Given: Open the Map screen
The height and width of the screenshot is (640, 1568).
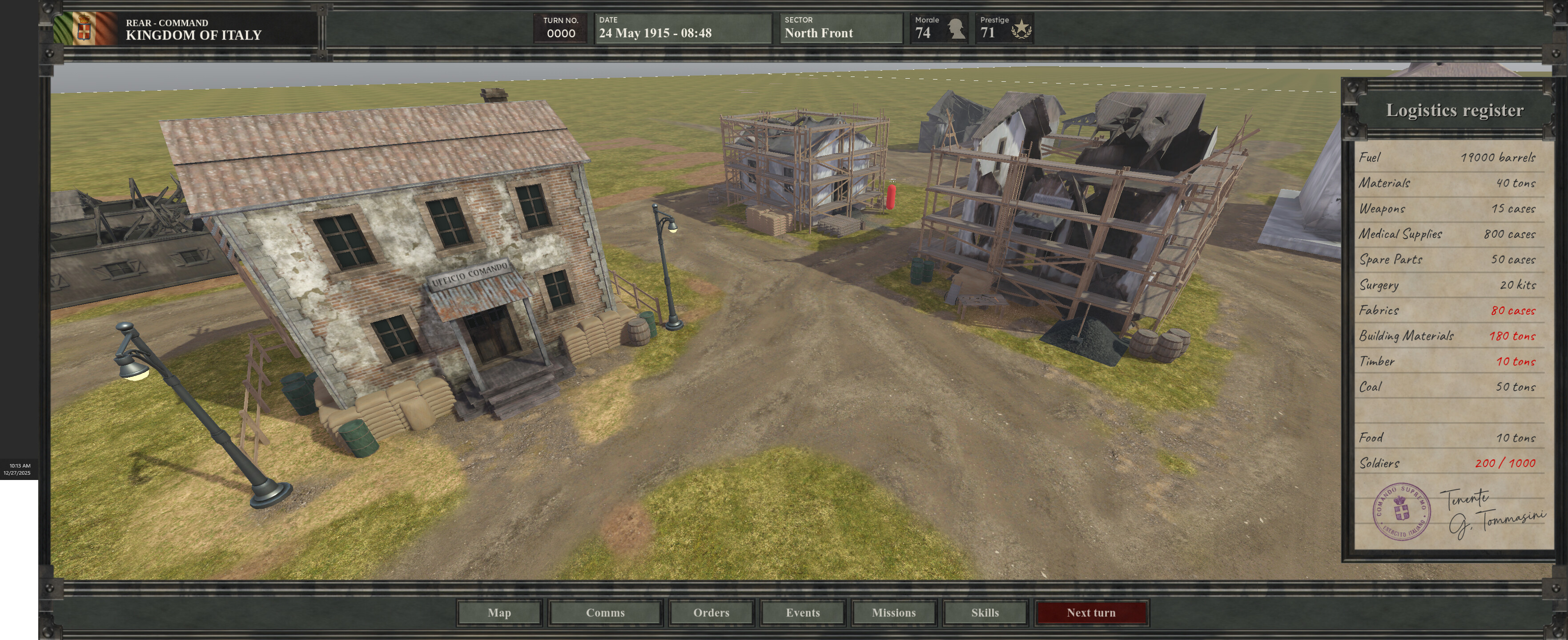Looking at the screenshot, I should coord(499,612).
